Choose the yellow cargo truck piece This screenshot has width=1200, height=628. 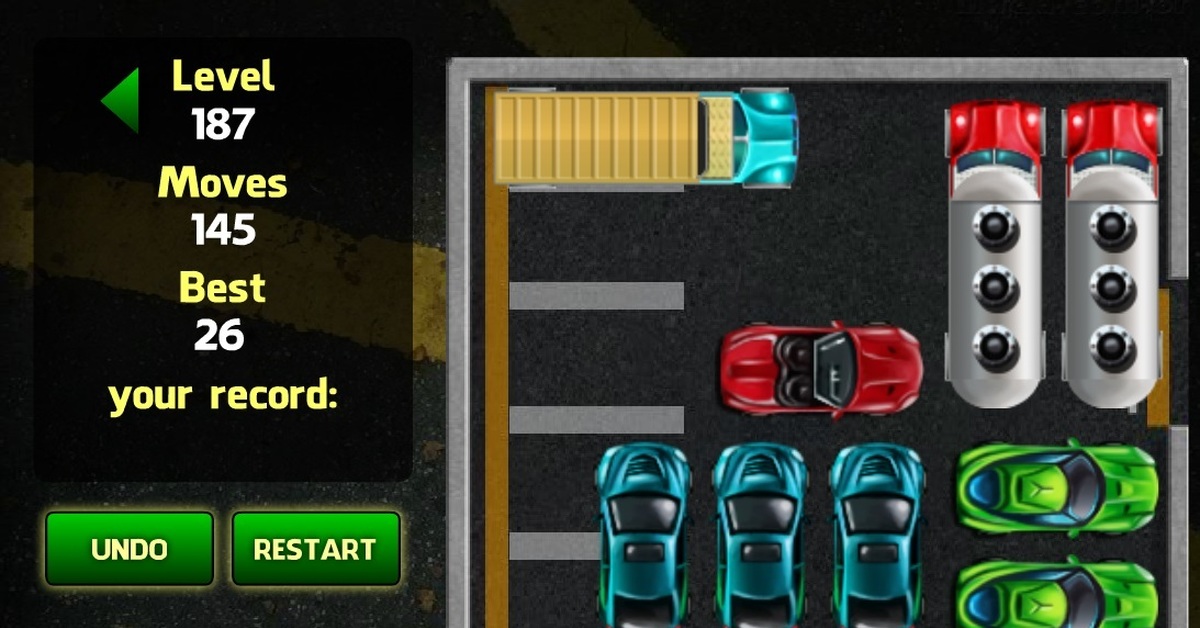pyautogui.click(x=645, y=138)
